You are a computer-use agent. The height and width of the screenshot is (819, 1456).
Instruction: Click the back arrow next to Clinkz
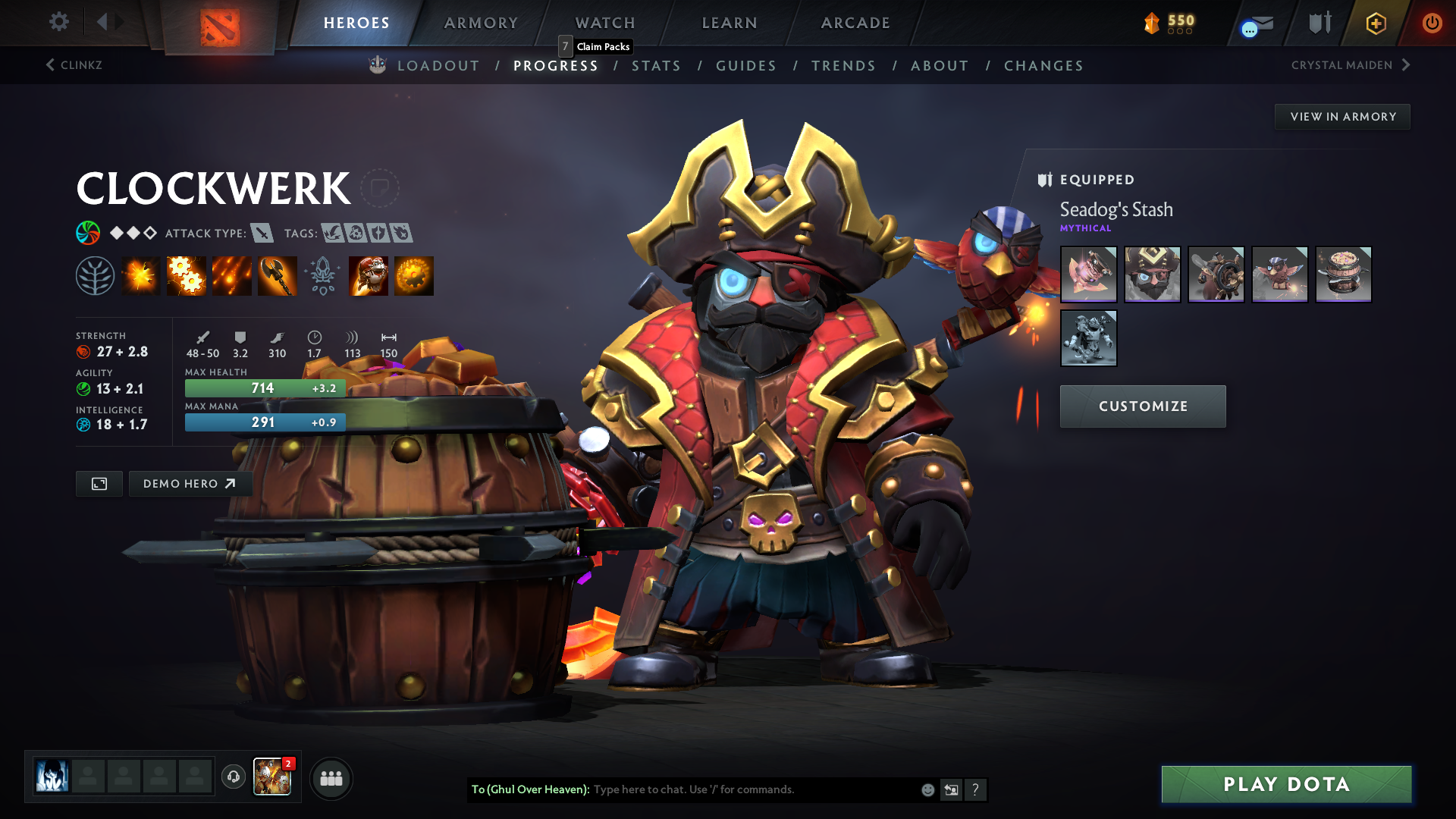[x=50, y=65]
